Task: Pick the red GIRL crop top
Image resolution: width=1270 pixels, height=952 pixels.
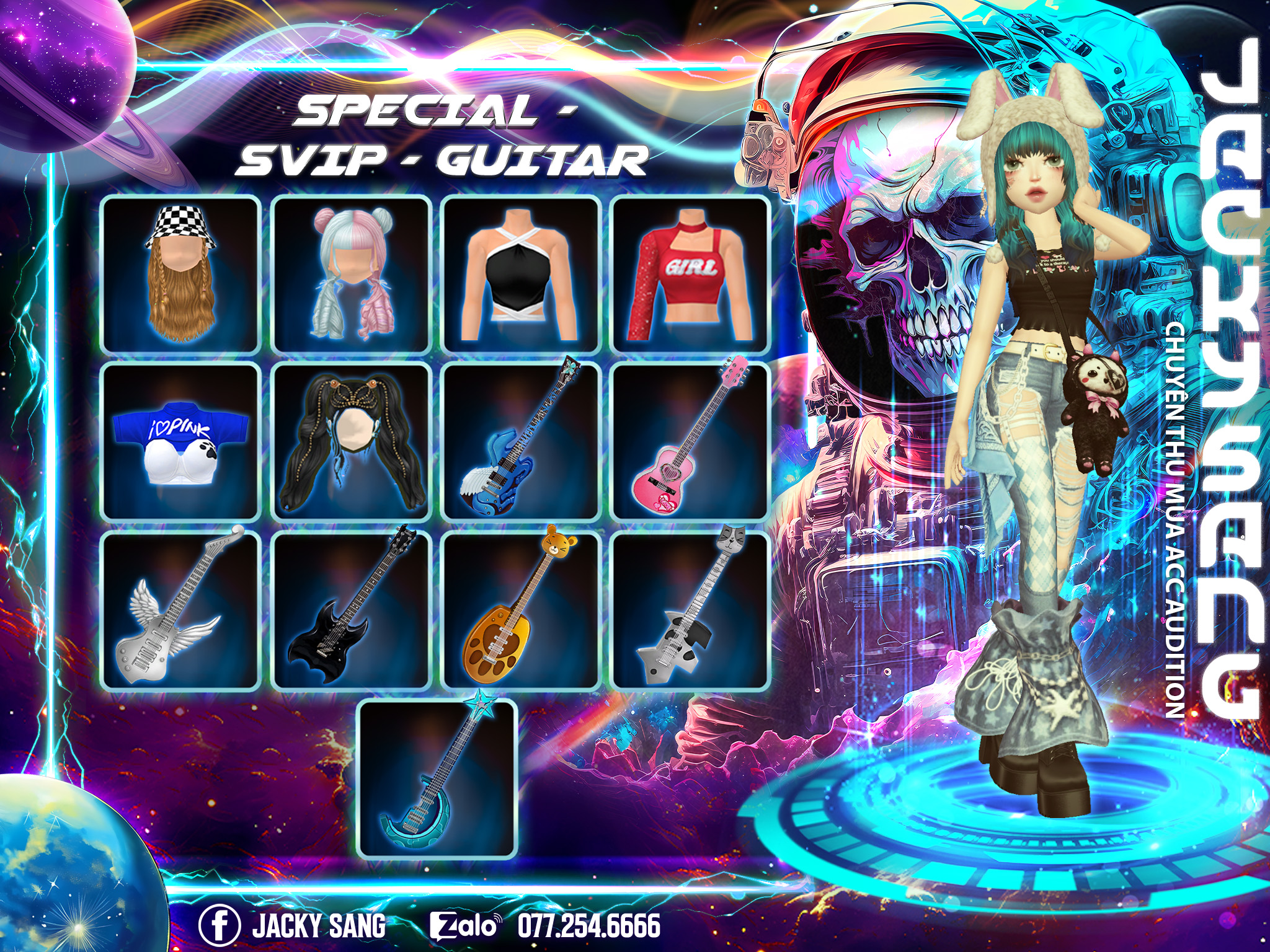Action: [690, 274]
